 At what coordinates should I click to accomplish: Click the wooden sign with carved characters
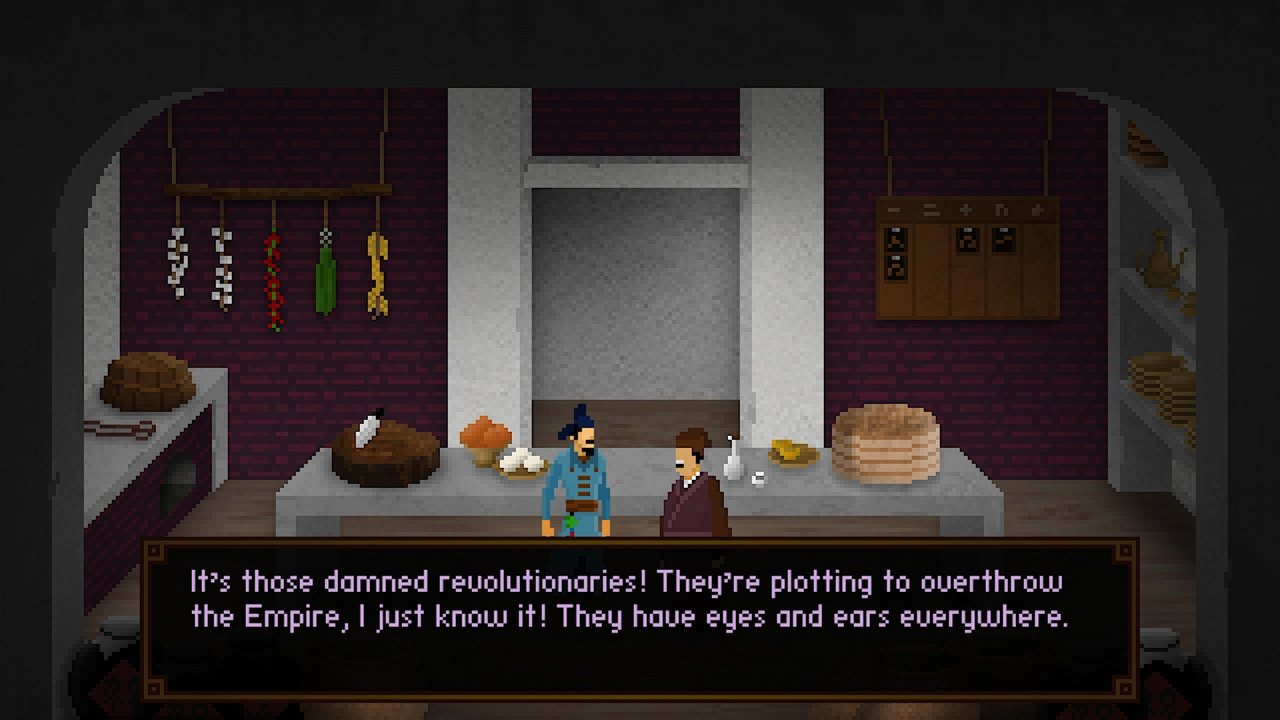click(x=965, y=207)
